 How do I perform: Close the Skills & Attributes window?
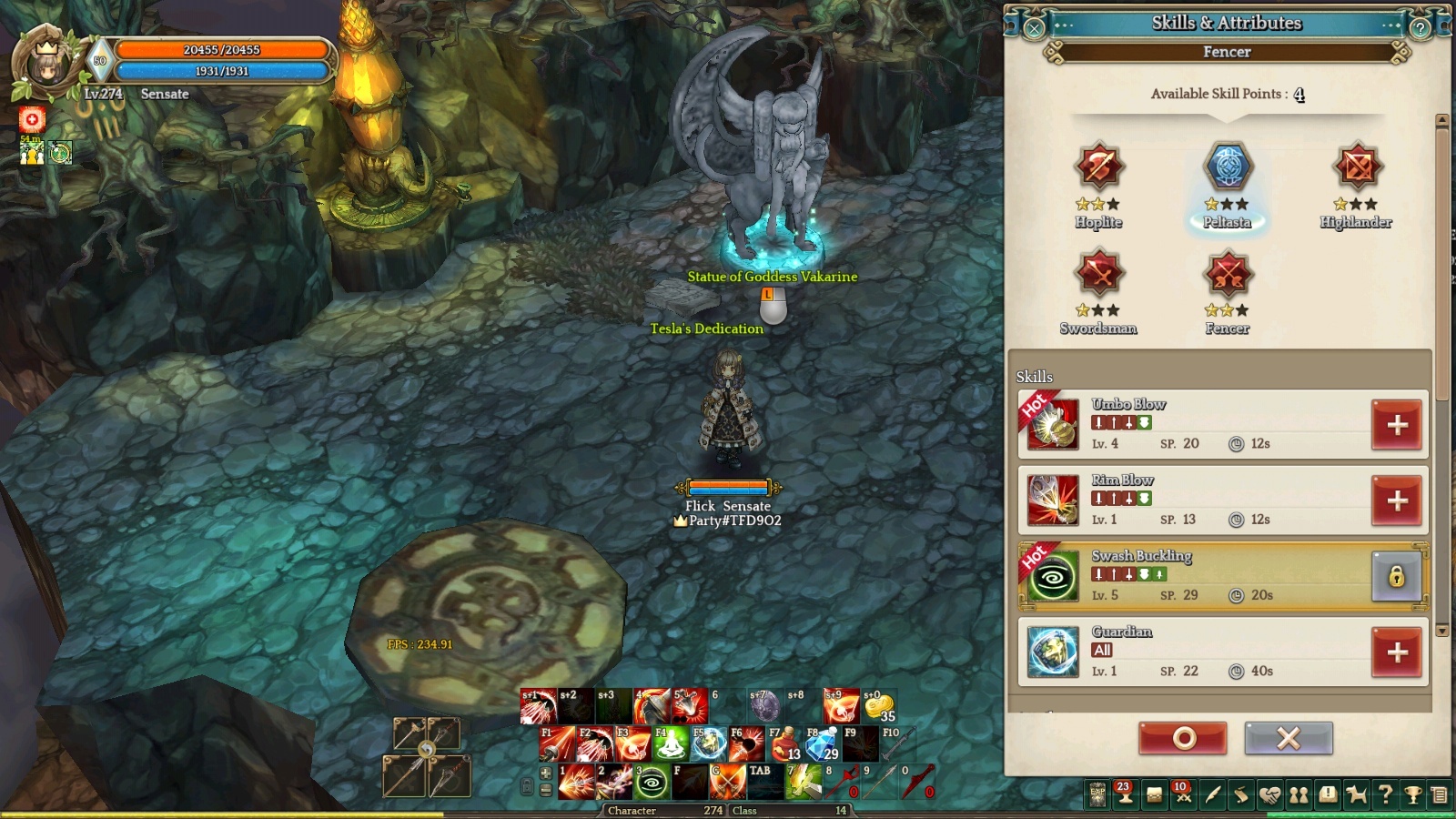click(1034, 28)
